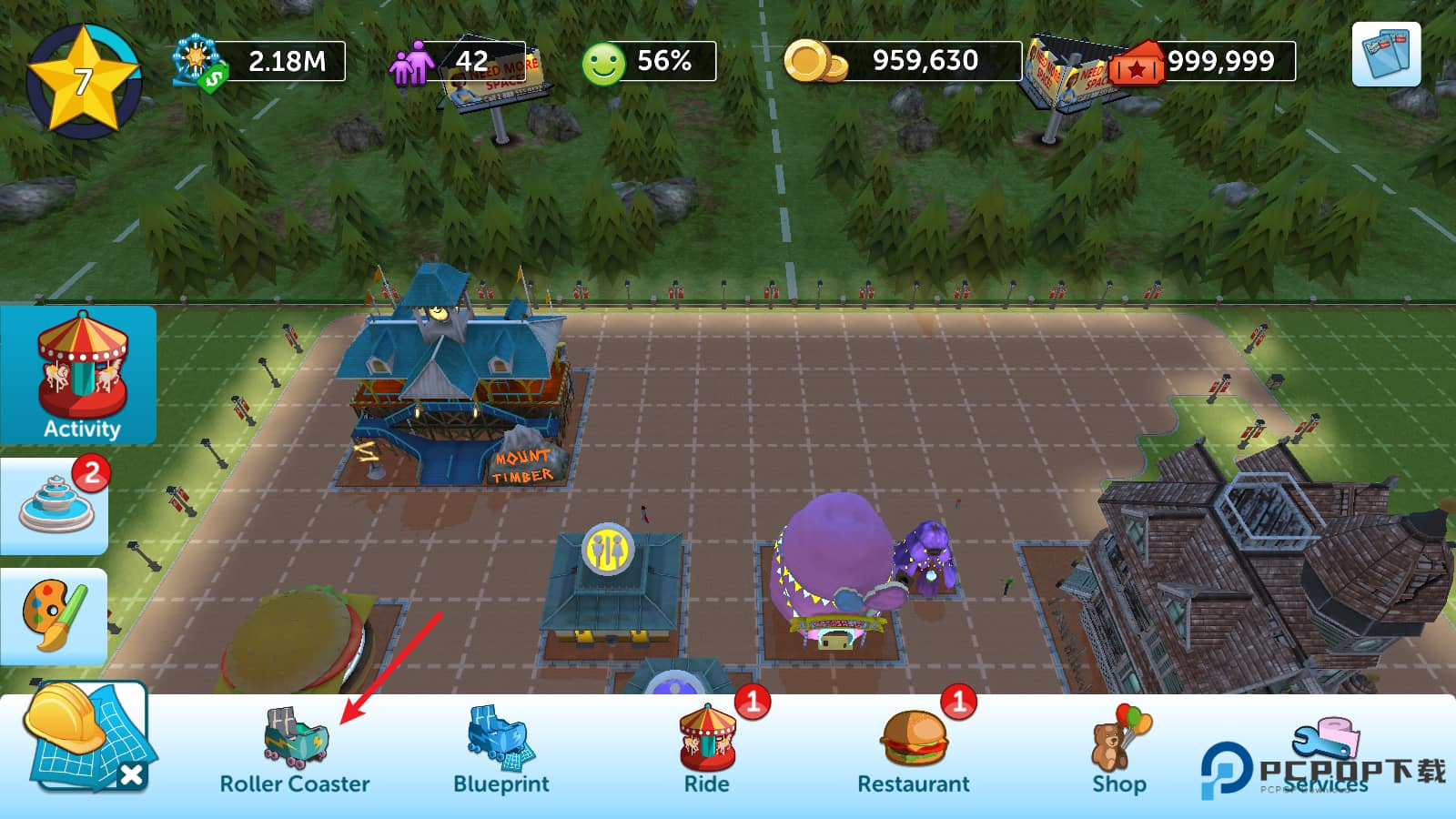Tap the gold star player level badge
The height and width of the screenshot is (819, 1456).
tap(83, 80)
